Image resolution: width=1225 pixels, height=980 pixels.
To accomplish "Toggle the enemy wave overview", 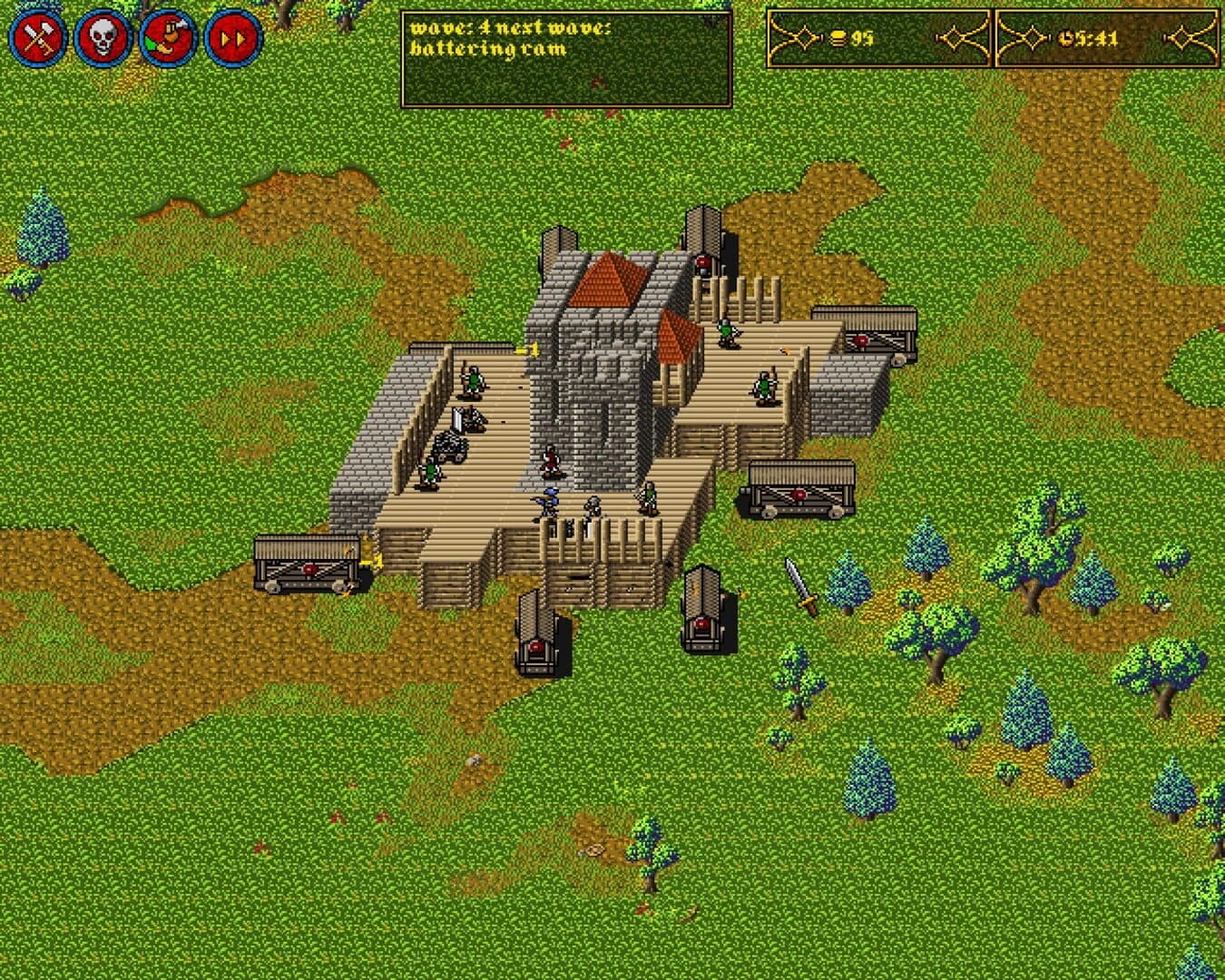I will coord(102,34).
